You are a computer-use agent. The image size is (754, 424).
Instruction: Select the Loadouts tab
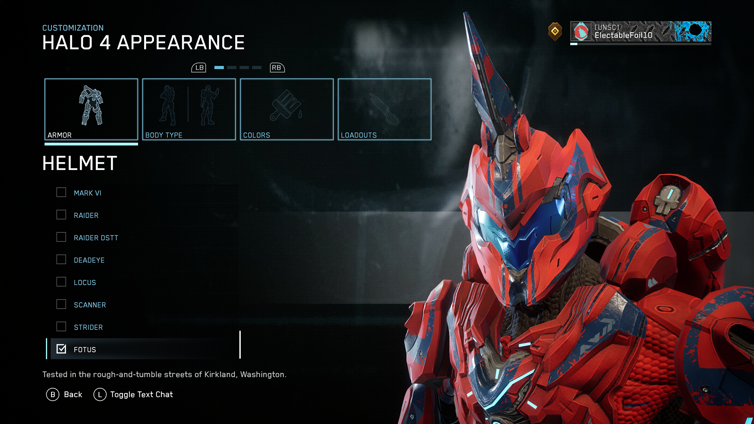point(385,109)
